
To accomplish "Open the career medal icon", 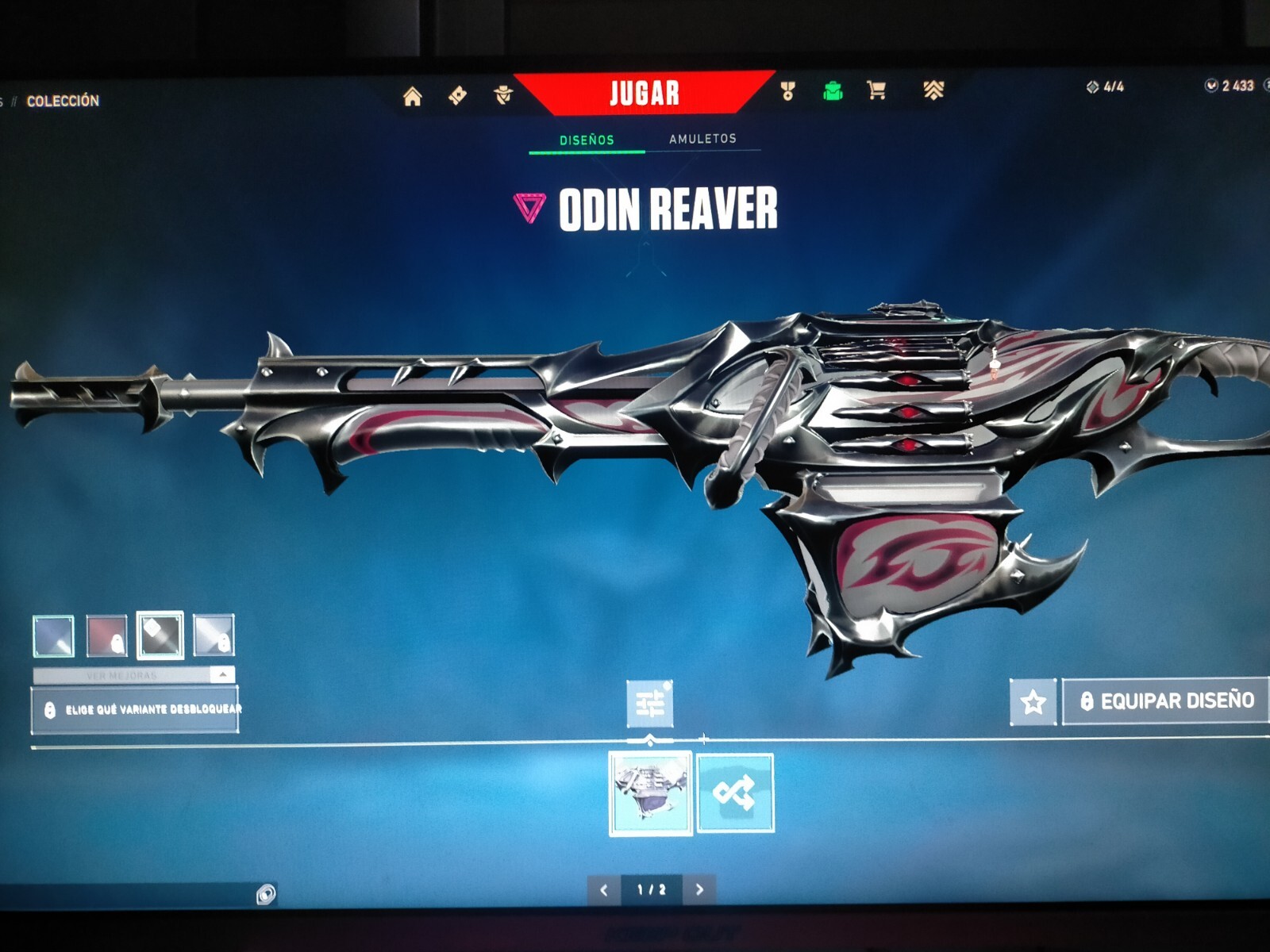I will tap(787, 91).
